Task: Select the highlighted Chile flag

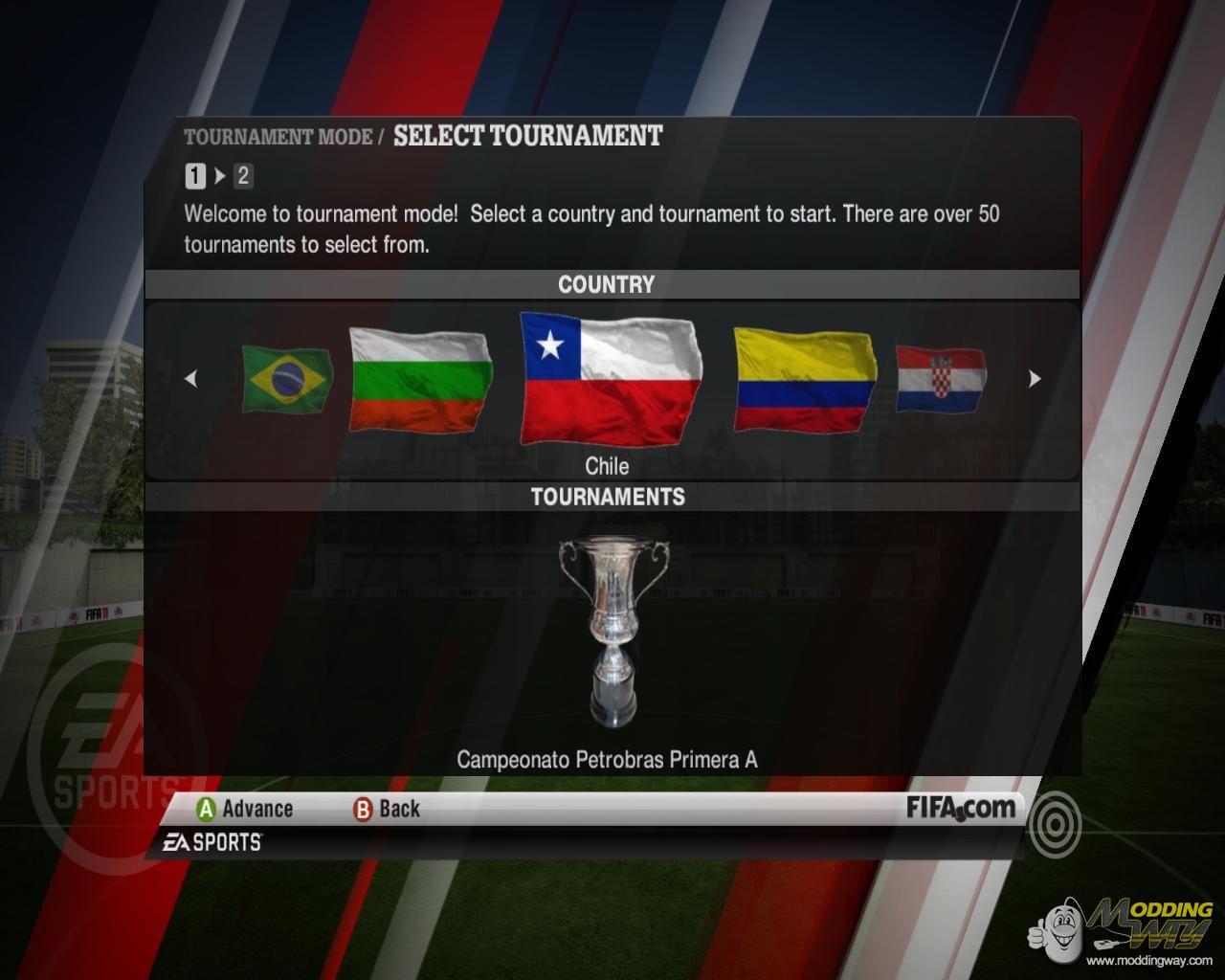Action: (611, 379)
